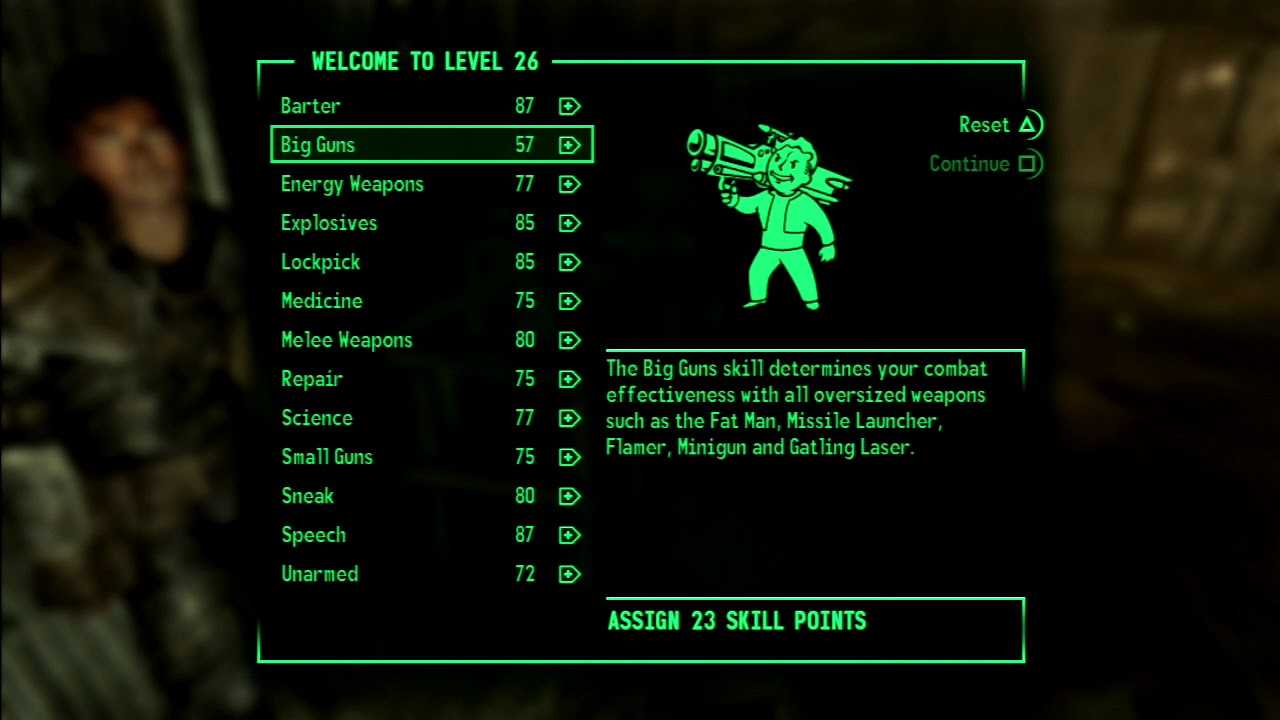This screenshot has width=1280, height=720.
Task: Continue past the level up screen
Action: (x=984, y=164)
